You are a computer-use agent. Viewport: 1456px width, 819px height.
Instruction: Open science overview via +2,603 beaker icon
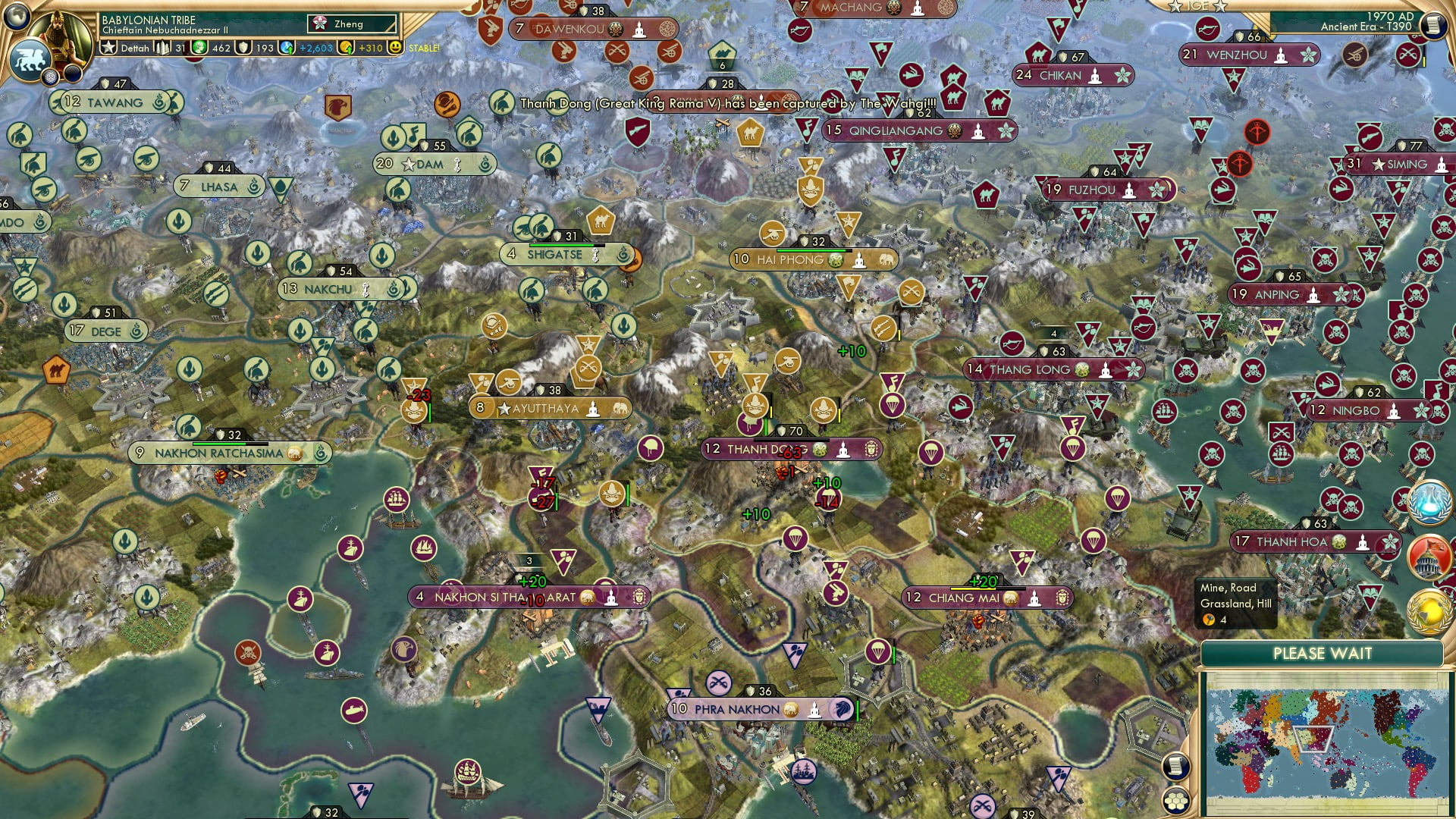(x=287, y=47)
